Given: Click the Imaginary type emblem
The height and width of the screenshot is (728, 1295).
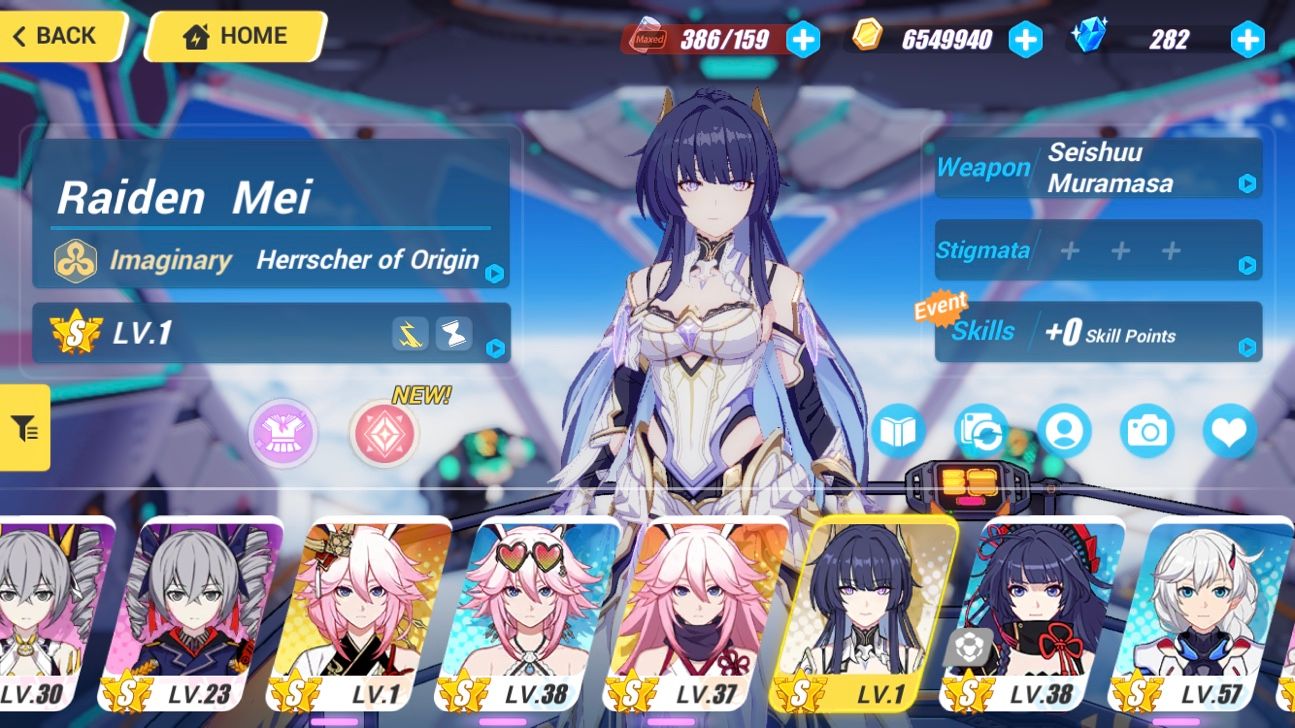Looking at the screenshot, I should [x=73, y=260].
